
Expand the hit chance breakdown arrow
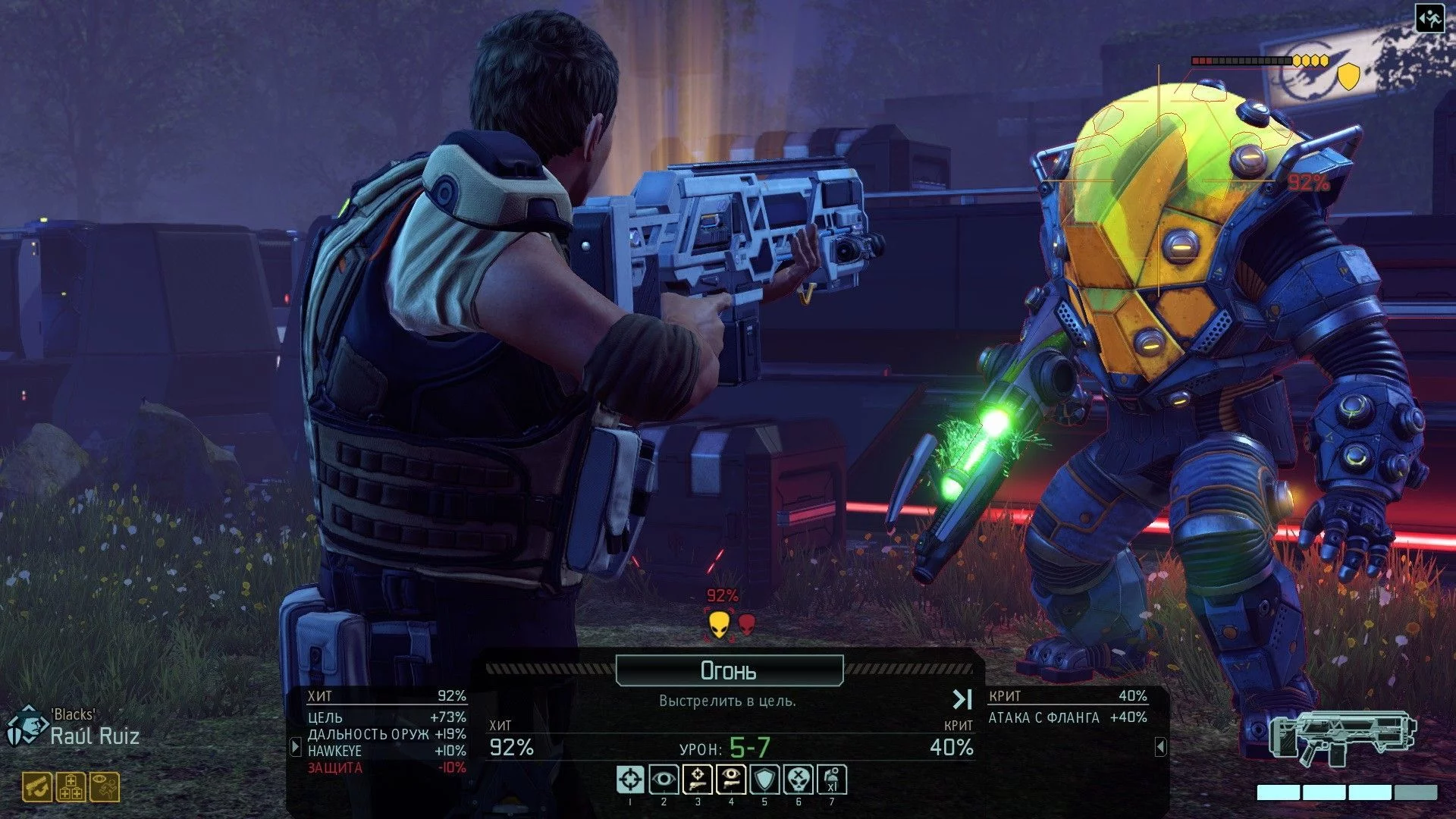[296, 747]
